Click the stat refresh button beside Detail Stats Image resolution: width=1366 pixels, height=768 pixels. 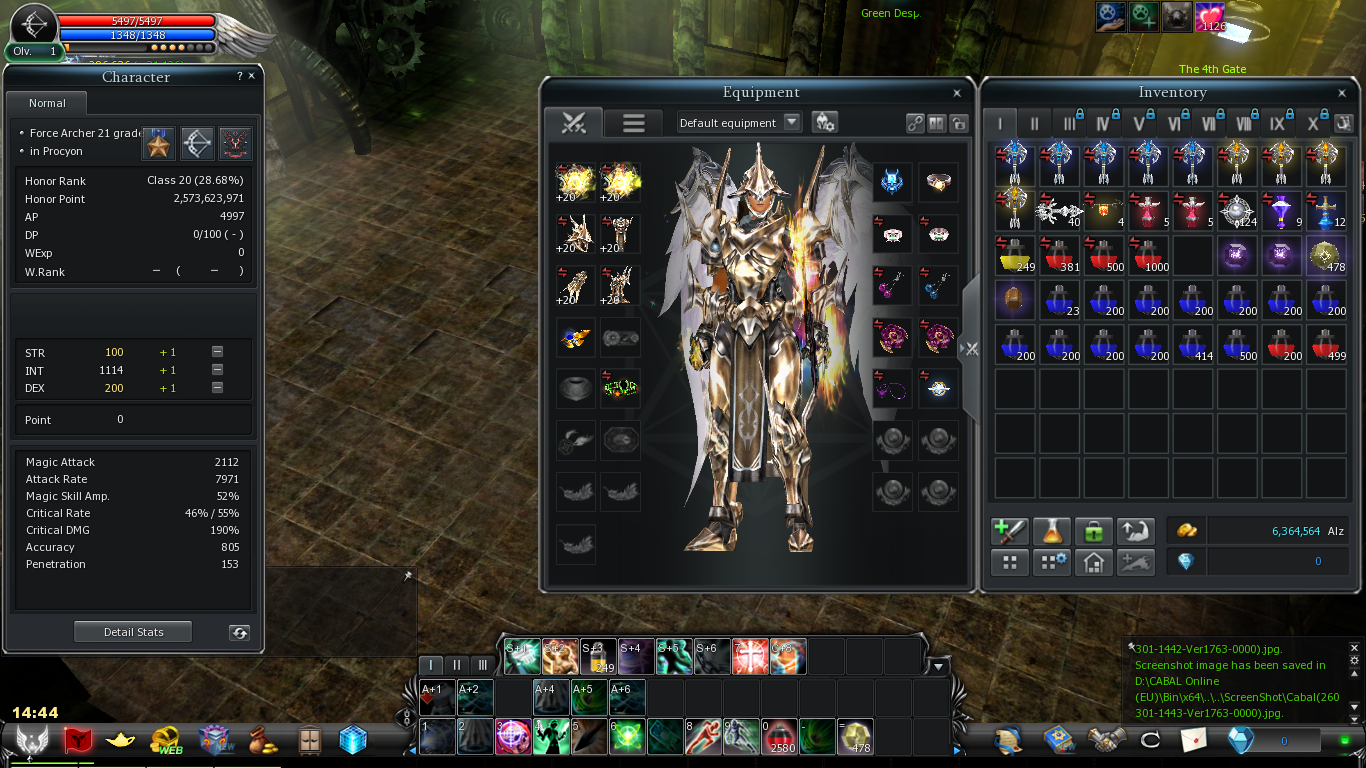point(239,632)
